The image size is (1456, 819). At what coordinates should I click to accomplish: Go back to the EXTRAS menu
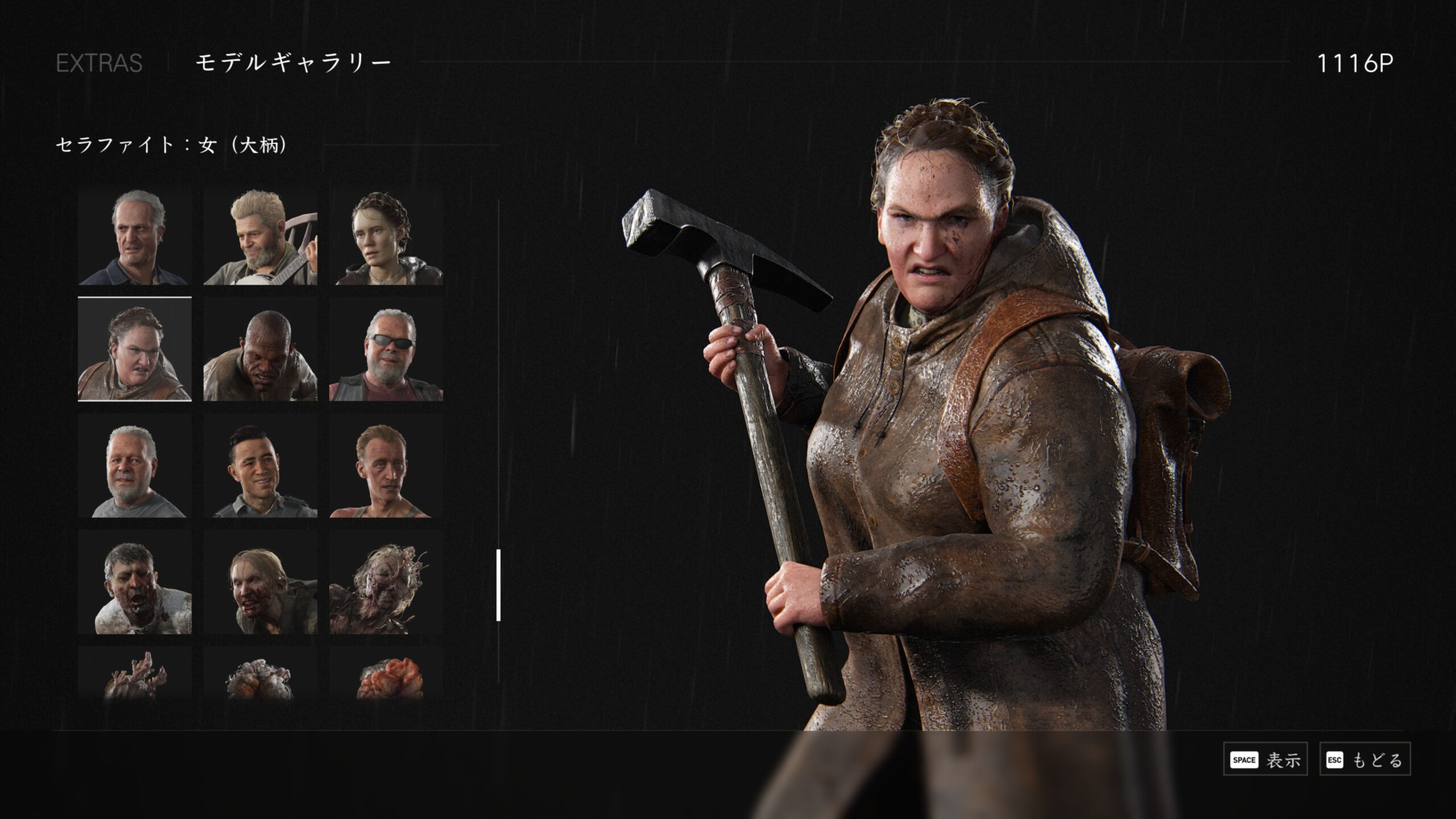(99, 63)
